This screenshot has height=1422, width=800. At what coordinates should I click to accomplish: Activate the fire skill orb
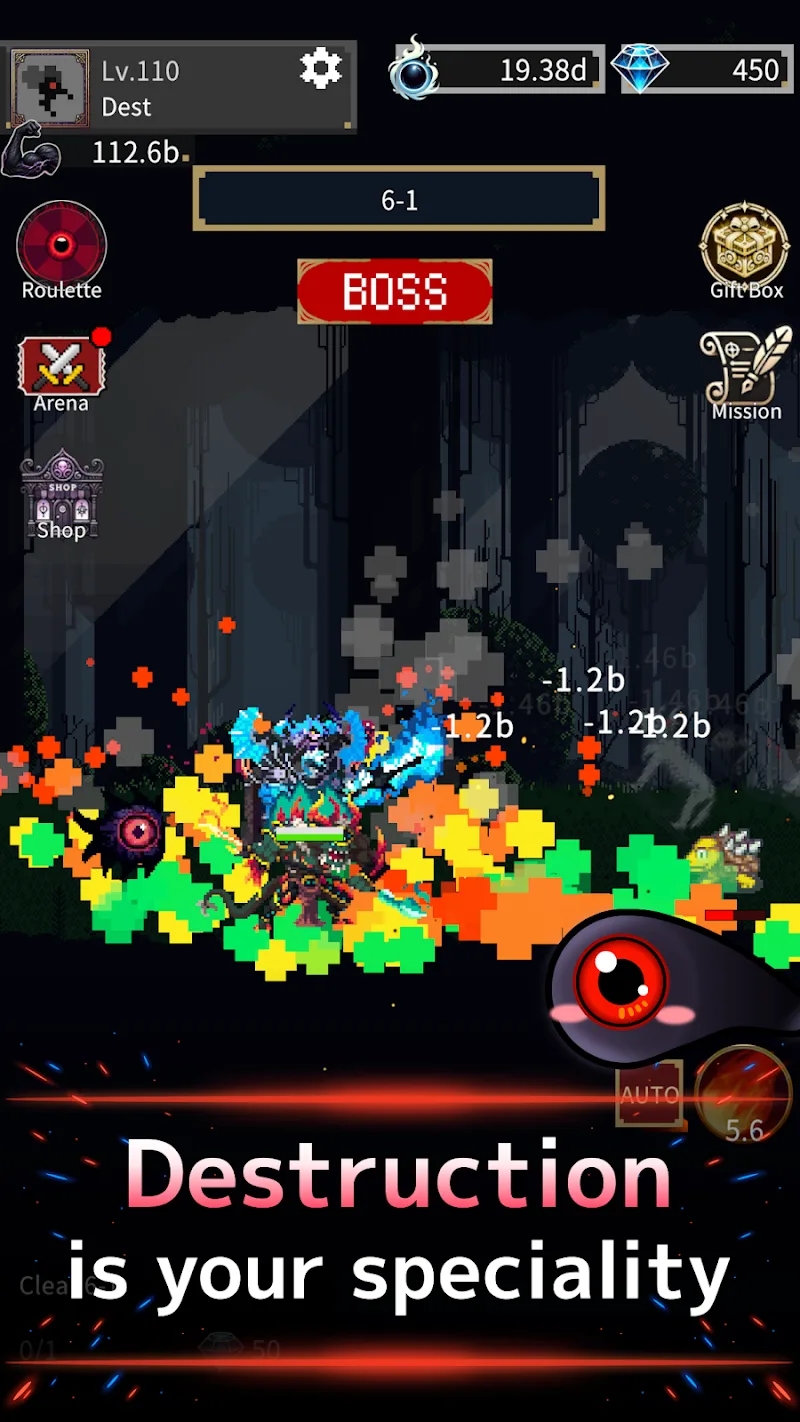pos(743,1095)
